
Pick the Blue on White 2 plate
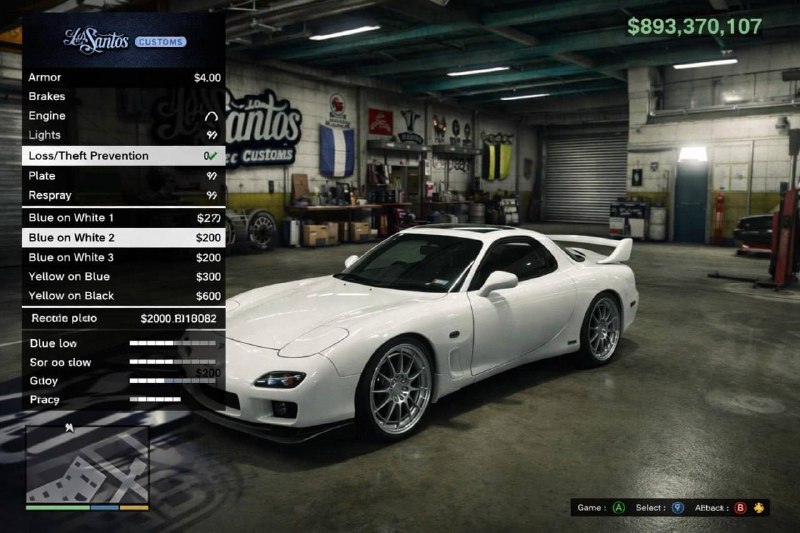[123, 238]
